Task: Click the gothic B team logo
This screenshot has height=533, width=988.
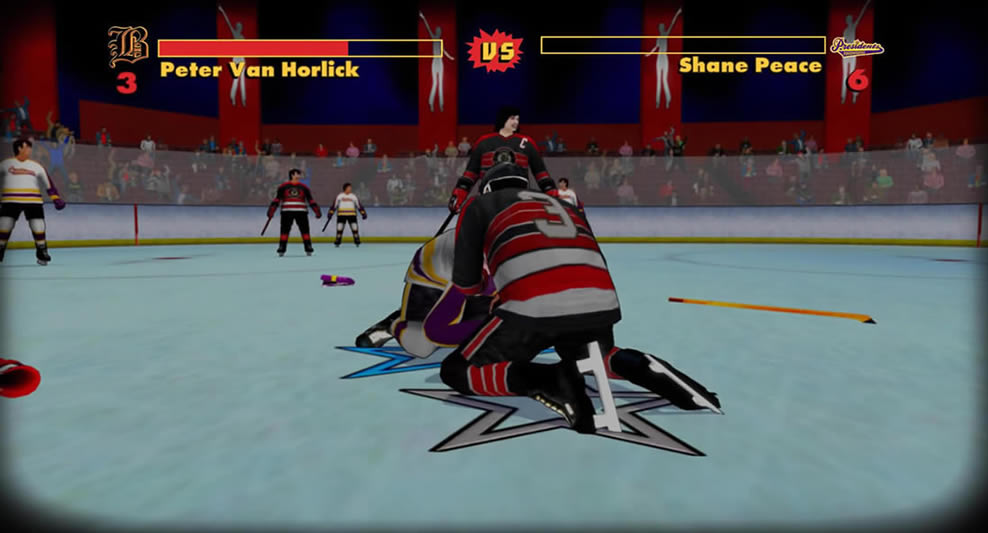Action: coord(128,47)
